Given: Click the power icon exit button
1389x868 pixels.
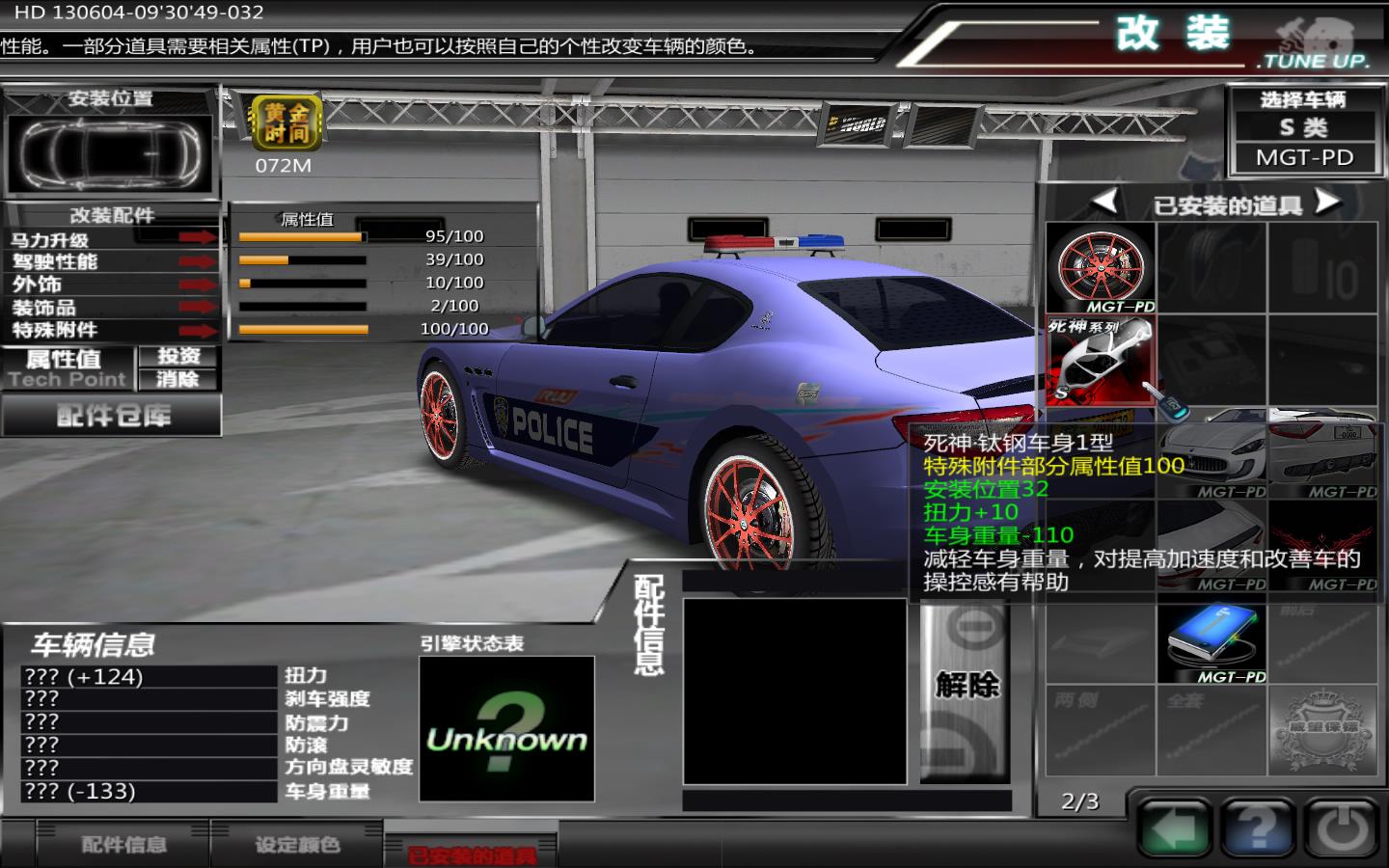Looking at the screenshot, I should 1342,827.
